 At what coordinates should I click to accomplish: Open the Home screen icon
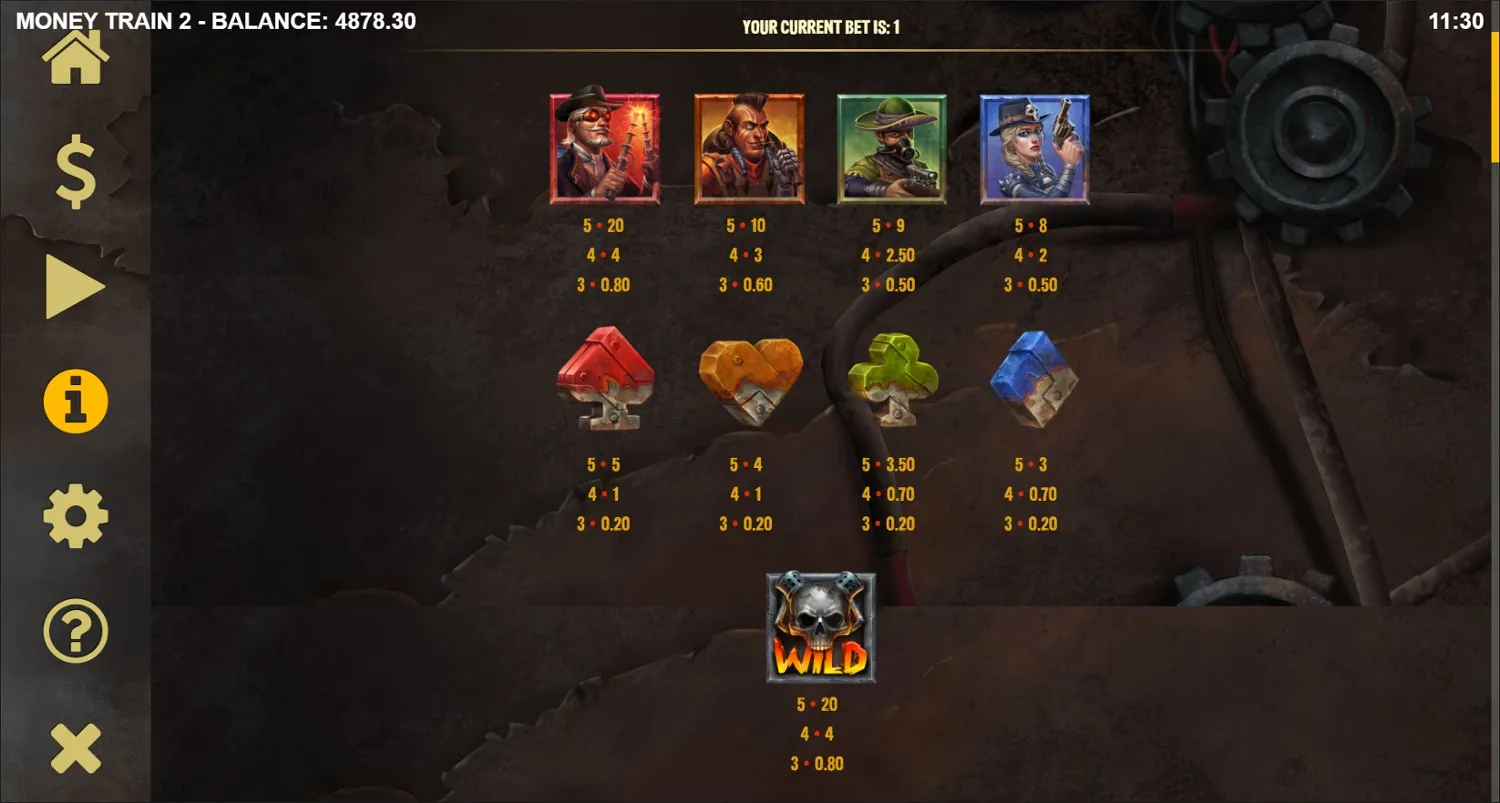tap(75, 55)
